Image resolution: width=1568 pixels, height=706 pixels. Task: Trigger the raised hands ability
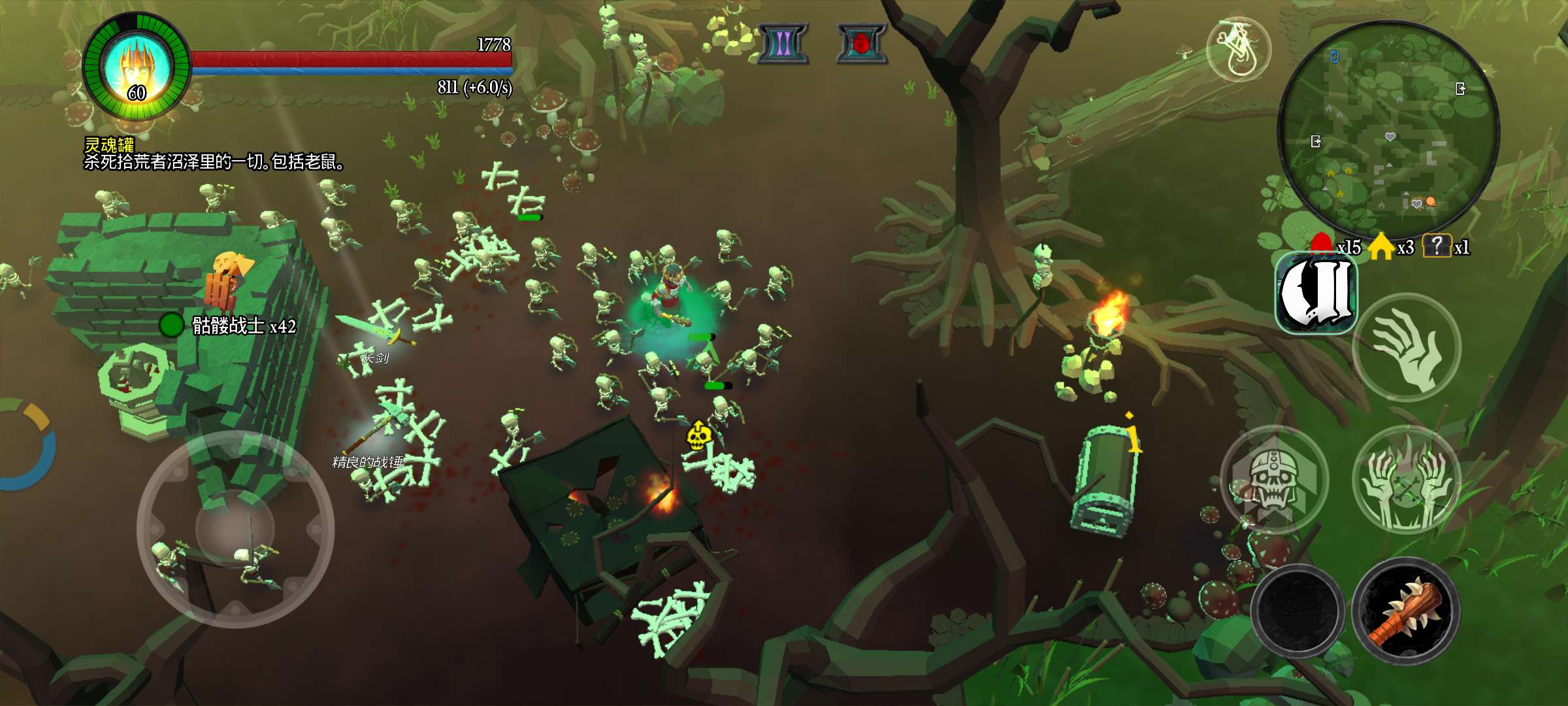pyautogui.click(x=1406, y=480)
